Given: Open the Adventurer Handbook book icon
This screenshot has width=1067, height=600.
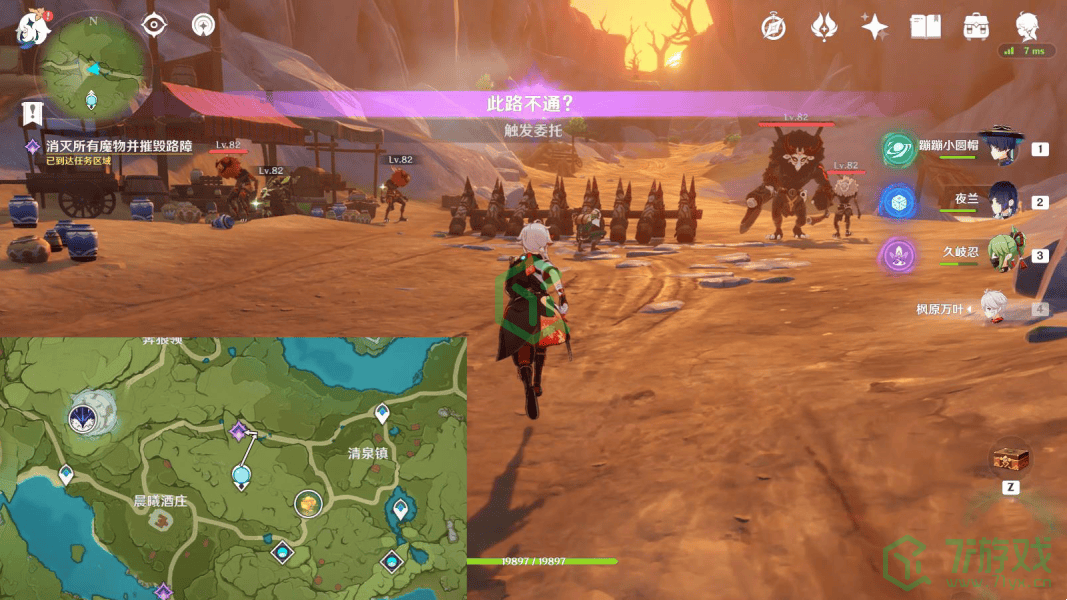Looking at the screenshot, I should point(925,27).
